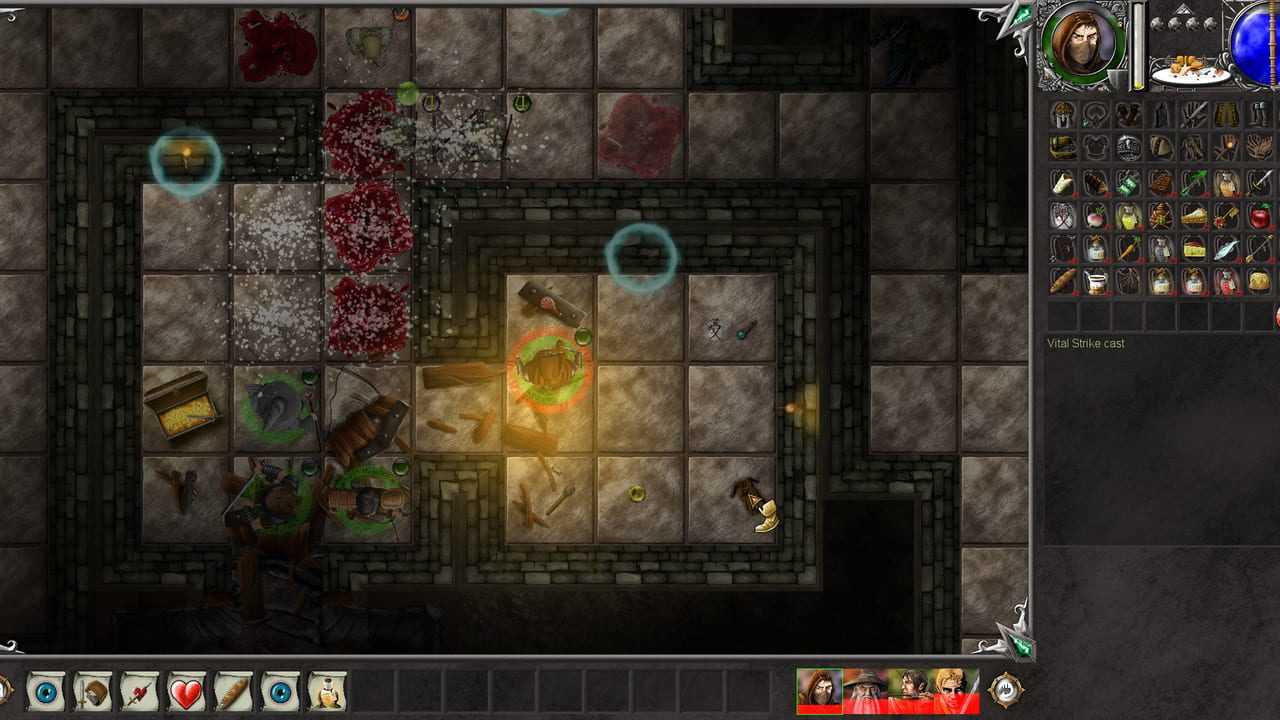This screenshot has height=720, width=1280.
Task: Pick the white cream jug item
Action: [1096, 281]
